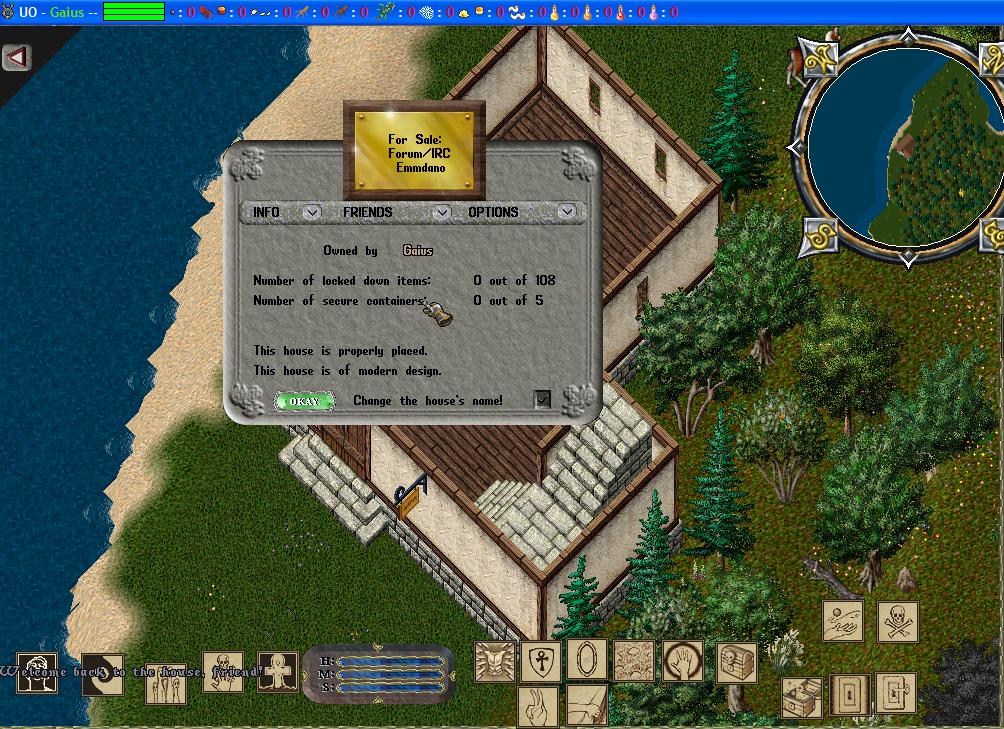Open the treasure chest icon
Image resolution: width=1004 pixels, height=729 pixels.
point(735,662)
